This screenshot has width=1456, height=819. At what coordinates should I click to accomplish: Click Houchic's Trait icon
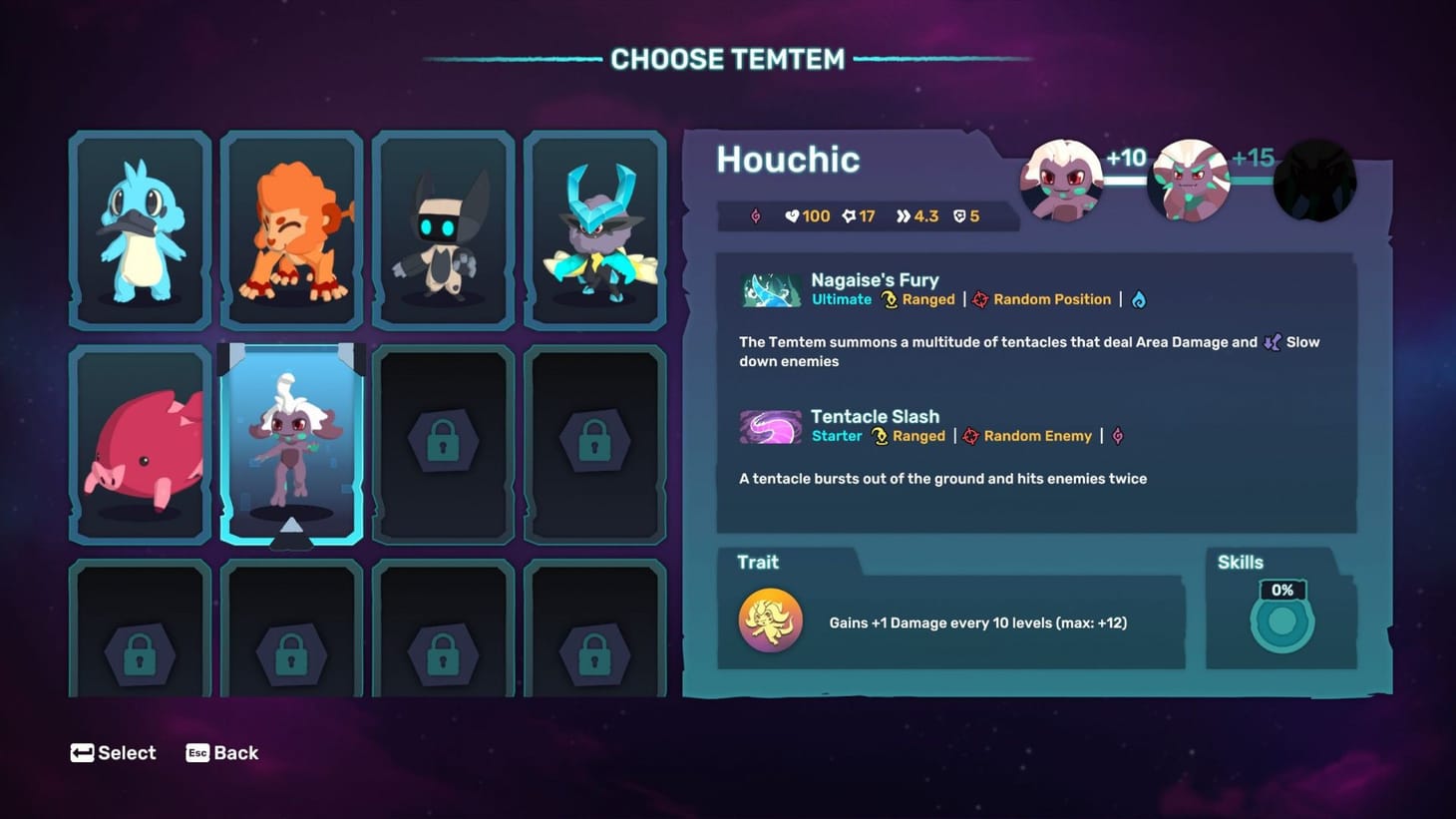pyautogui.click(x=770, y=620)
